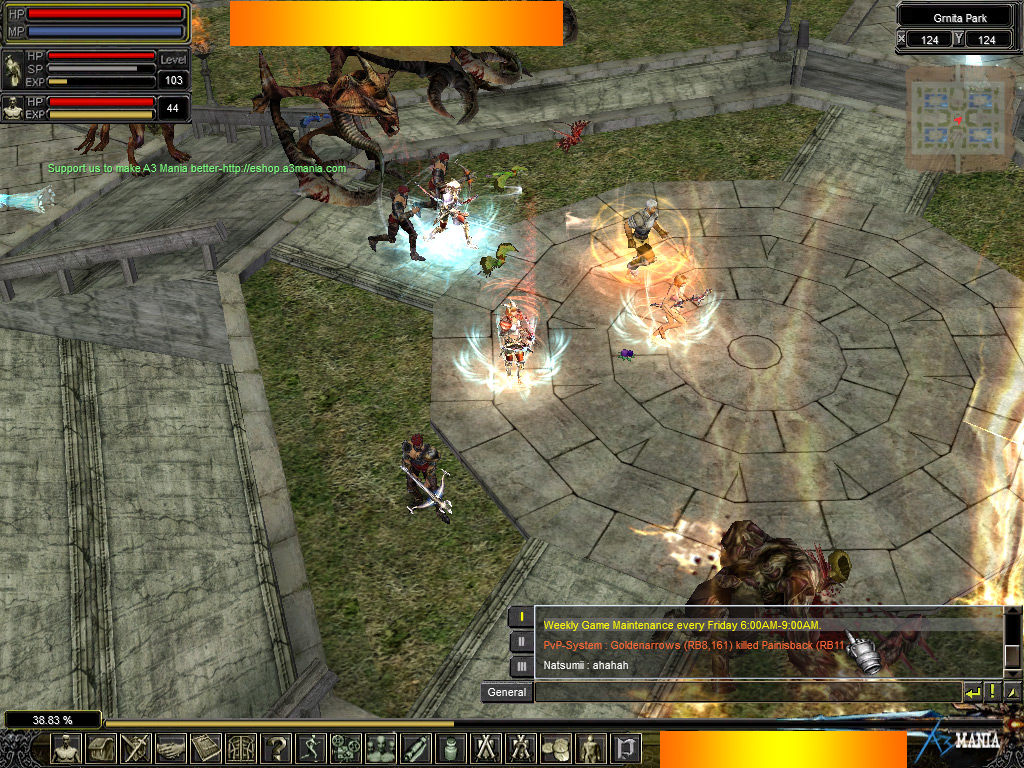Select the pet portrait beside Level 103
This screenshot has width=1024, height=768.
tap(13, 70)
